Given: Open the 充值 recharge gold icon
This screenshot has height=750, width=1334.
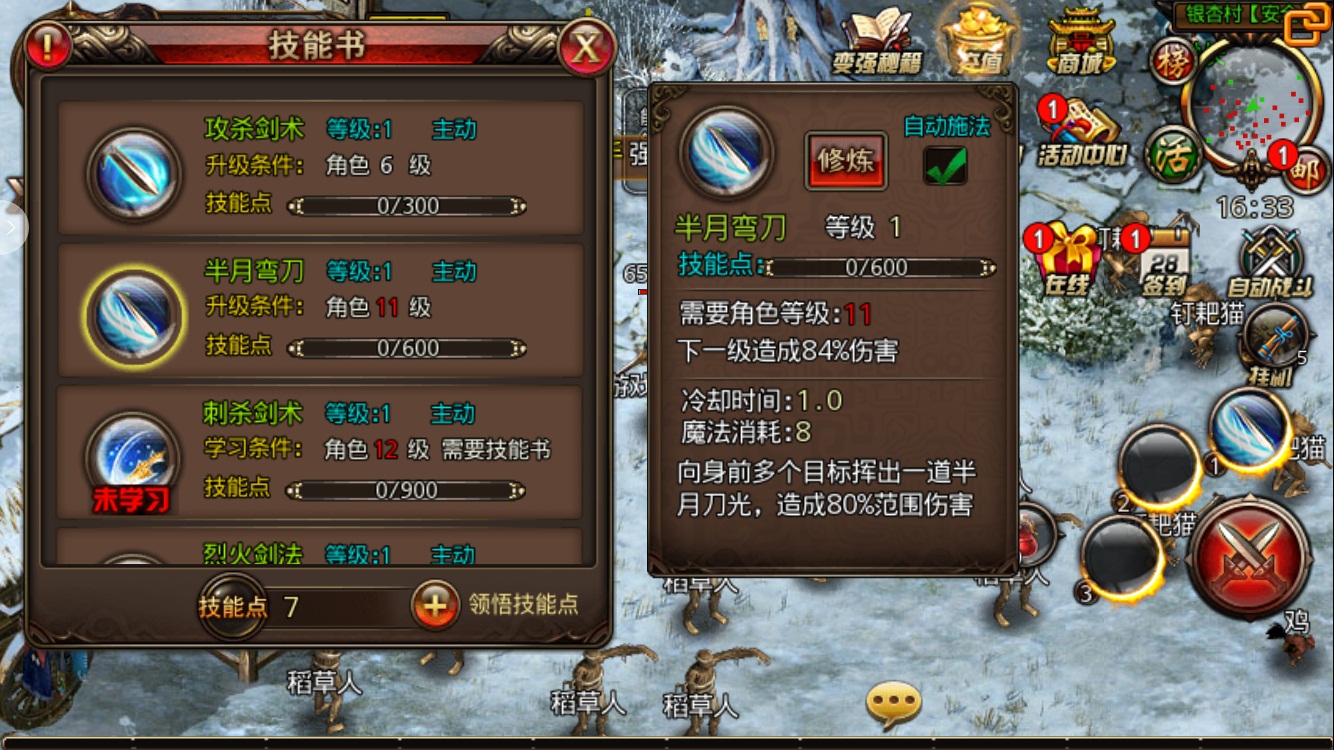Looking at the screenshot, I should (977, 40).
